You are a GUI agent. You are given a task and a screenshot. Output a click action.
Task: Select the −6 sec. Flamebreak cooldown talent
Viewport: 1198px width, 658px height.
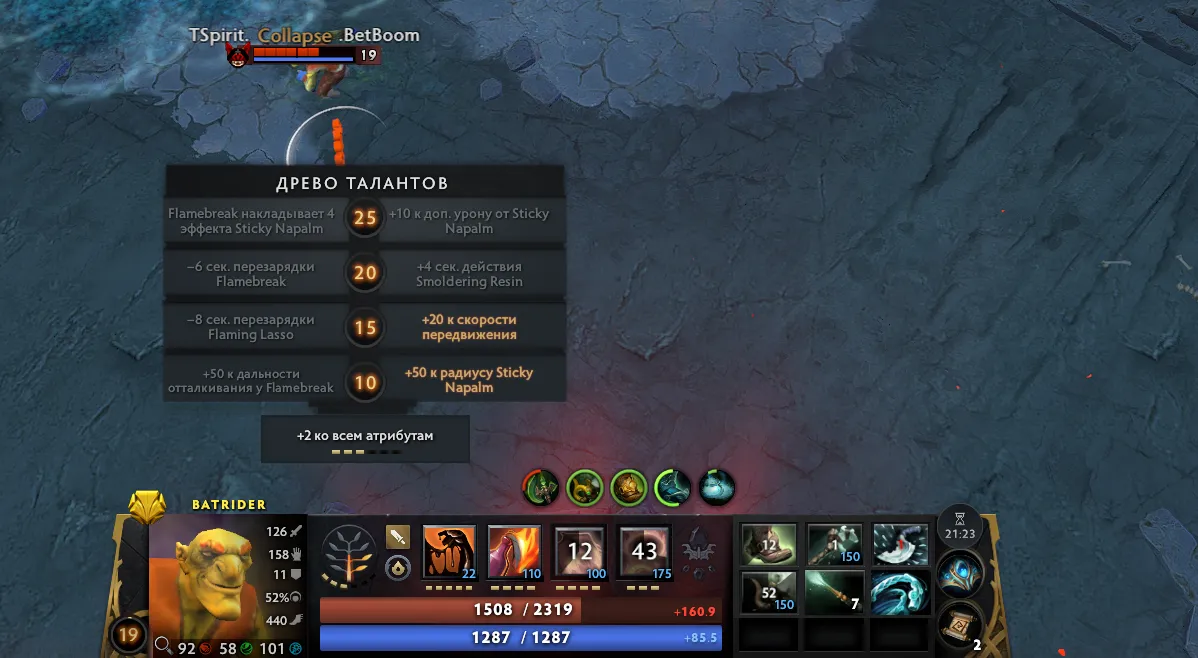[253, 274]
